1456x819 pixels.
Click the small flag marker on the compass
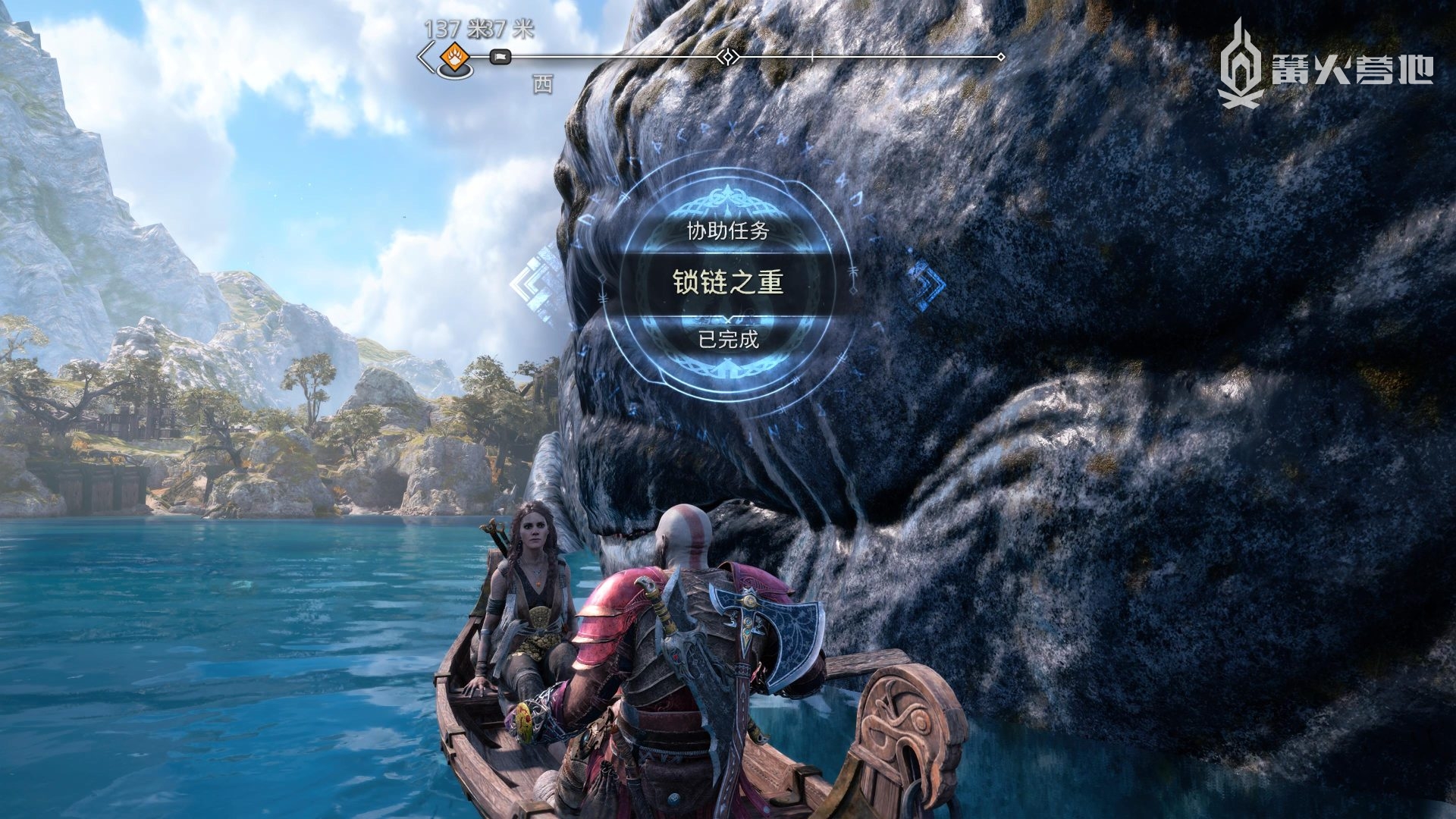coord(500,57)
